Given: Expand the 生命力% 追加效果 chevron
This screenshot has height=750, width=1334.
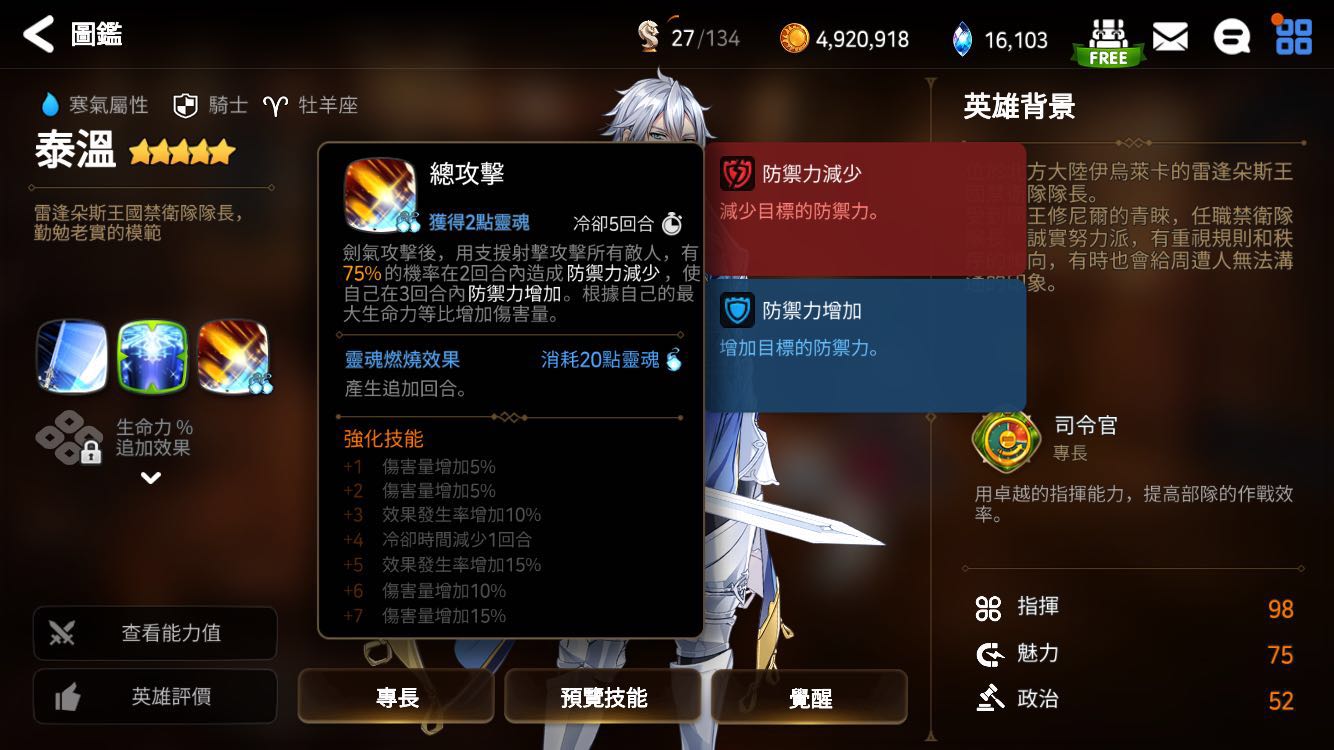Looking at the screenshot, I should (x=151, y=479).
